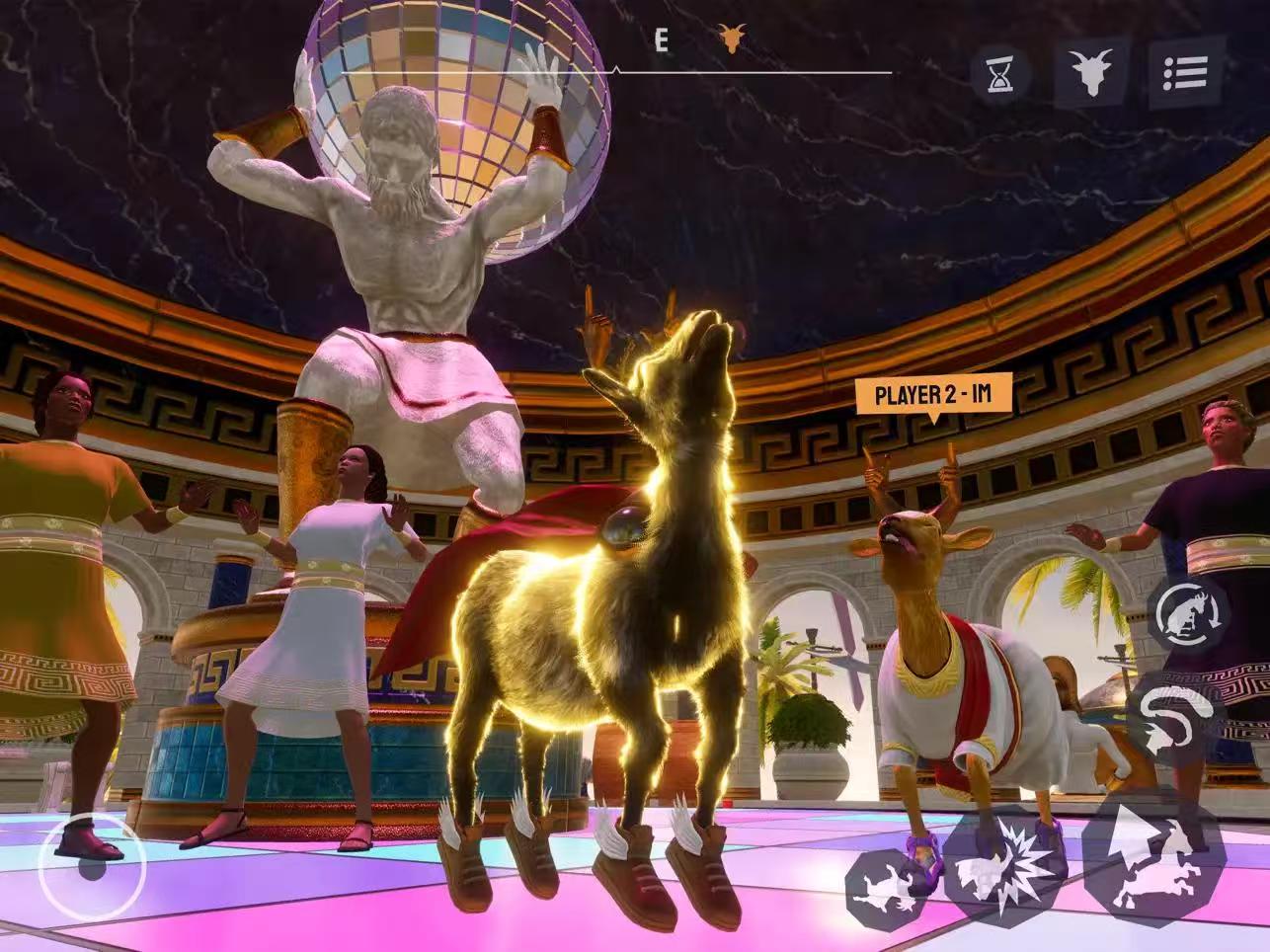Select the goat marker on the compass bar
1270x952 pixels.
[x=732, y=40]
